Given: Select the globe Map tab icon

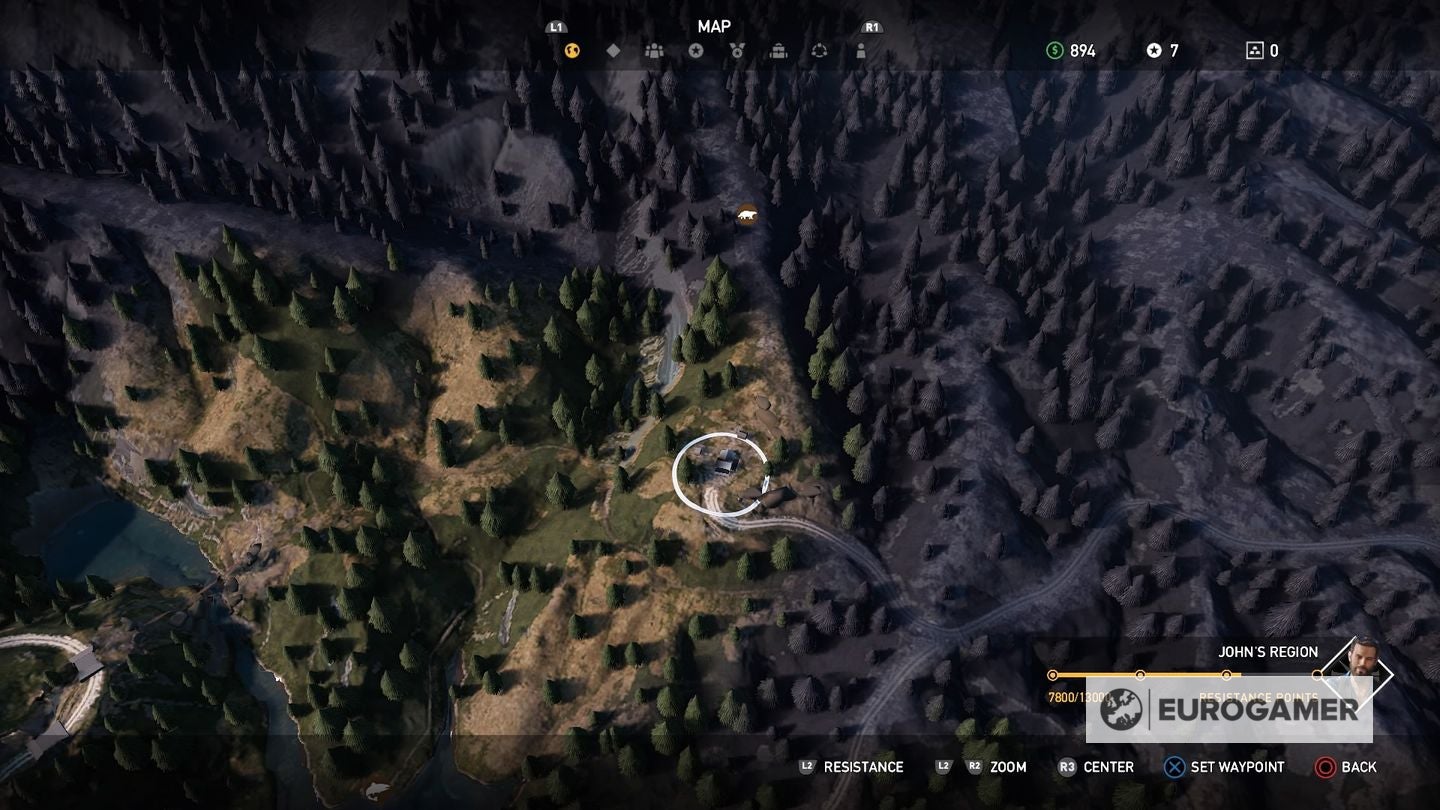Looking at the screenshot, I should (571, 49).
